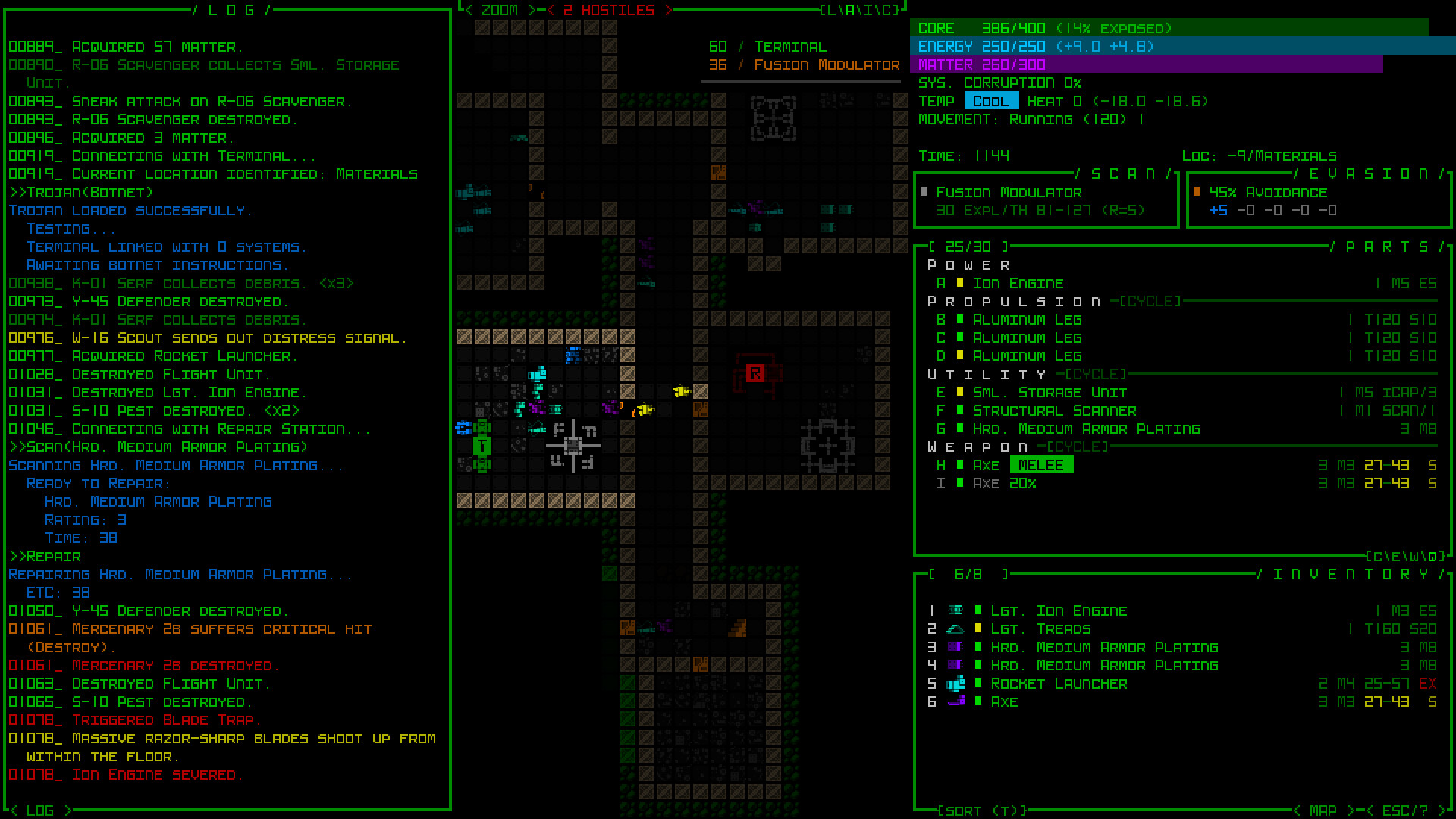Select the Aluminum Leg icon under PROPULSION
This screenshot has width=1456, height=819.
pyautogui.click(x=962, y=319)
